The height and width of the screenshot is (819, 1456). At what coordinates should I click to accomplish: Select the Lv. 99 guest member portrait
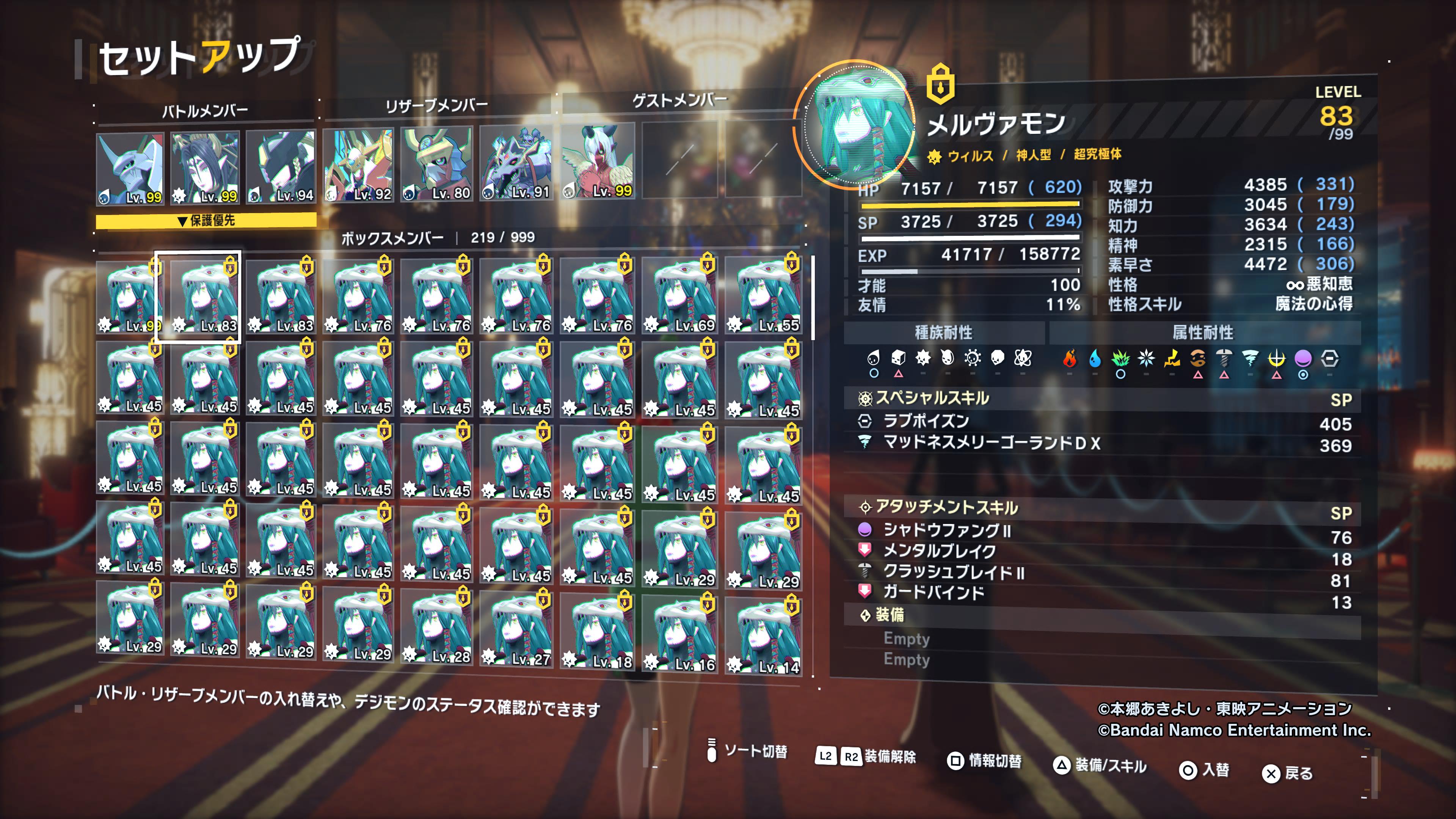click(x=598, y=161)
